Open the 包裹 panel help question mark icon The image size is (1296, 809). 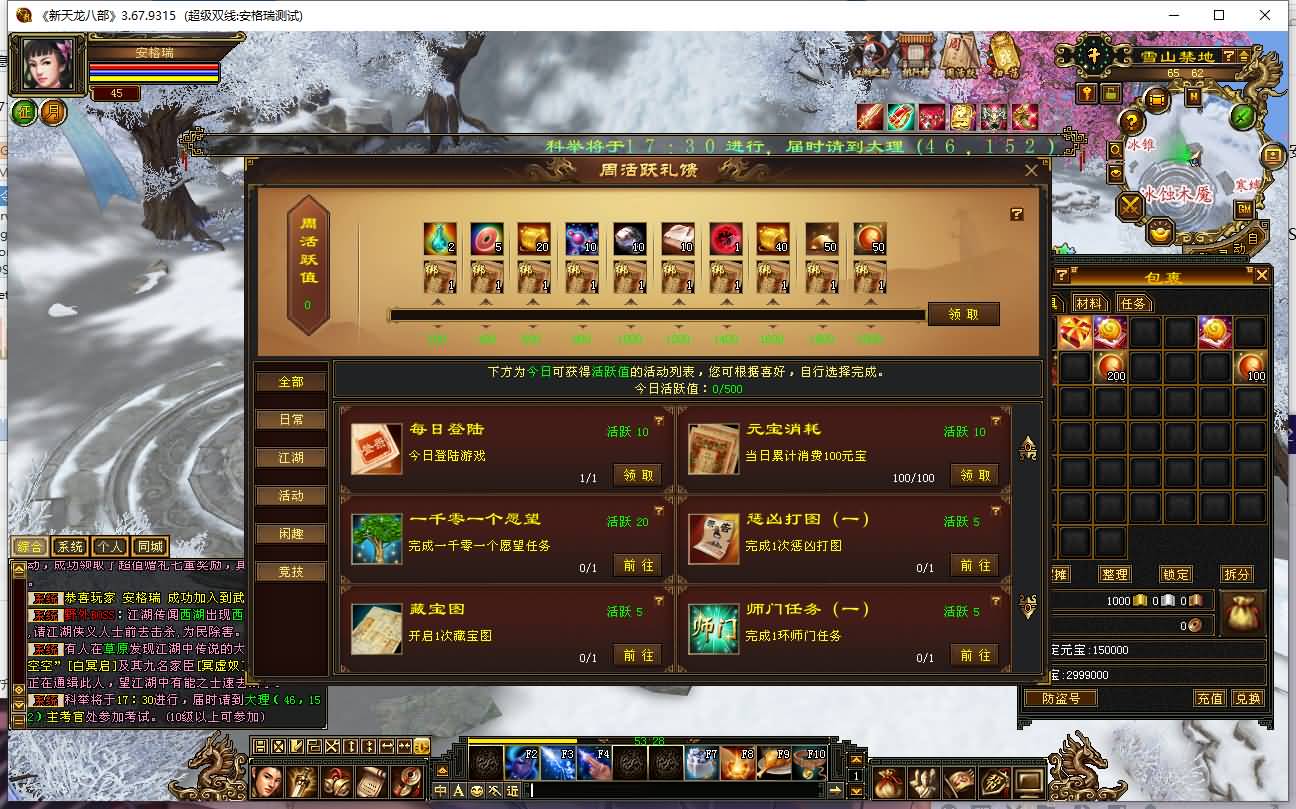click(x=1061, y=273)
